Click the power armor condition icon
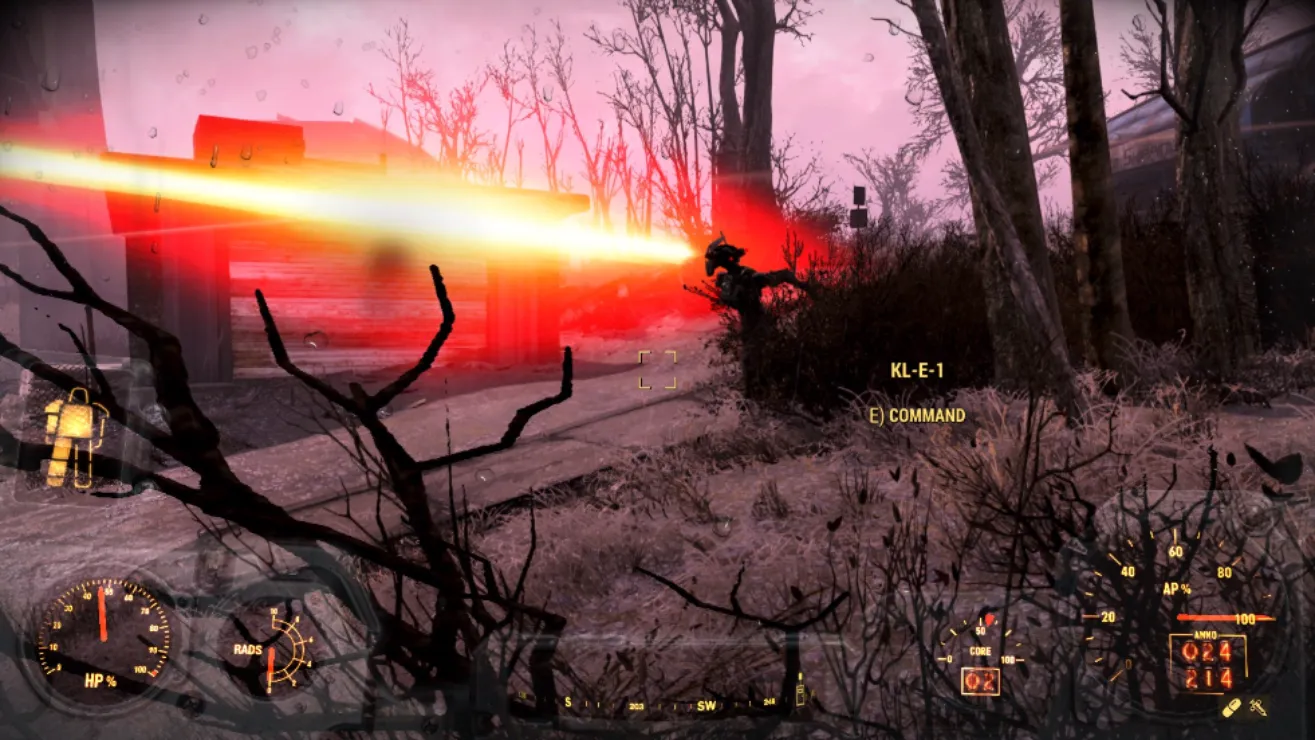The height and width of the screenshot is (740, 1315). (x=74, y=437)
